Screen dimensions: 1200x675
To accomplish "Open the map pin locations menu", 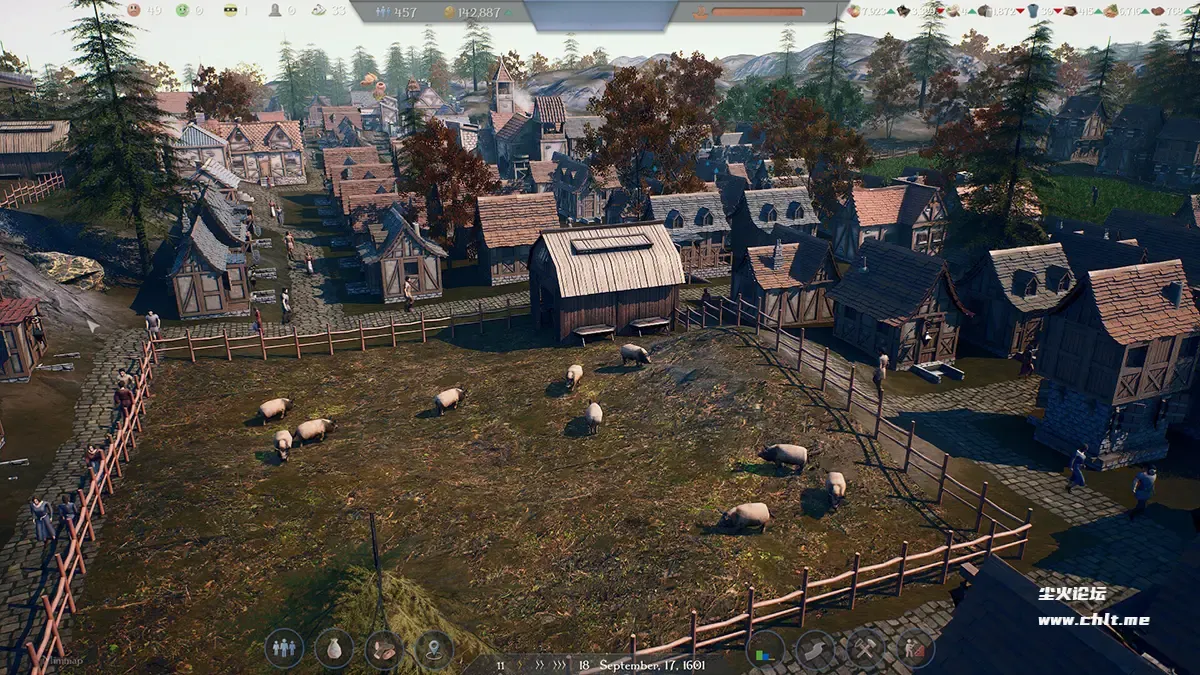I will [x=434, y=648].
